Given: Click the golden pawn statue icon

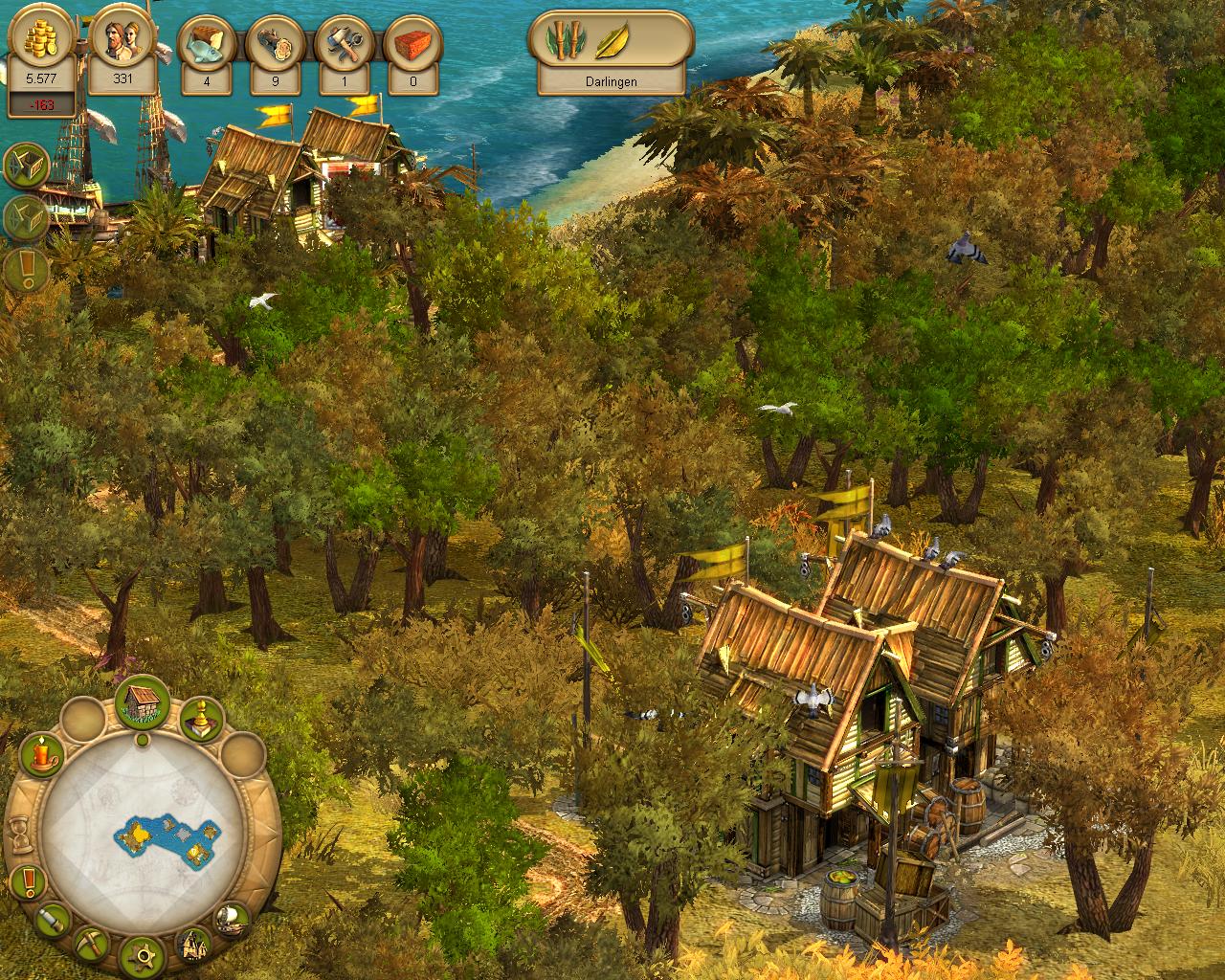Looking at the screenshot, I should [x=202, y=722].
